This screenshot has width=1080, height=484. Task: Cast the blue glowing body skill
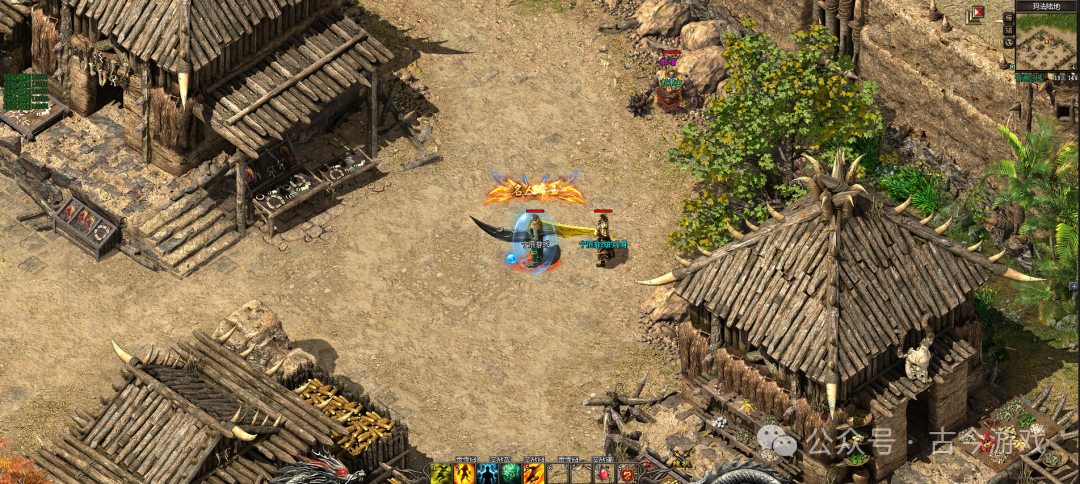point(487,474)
